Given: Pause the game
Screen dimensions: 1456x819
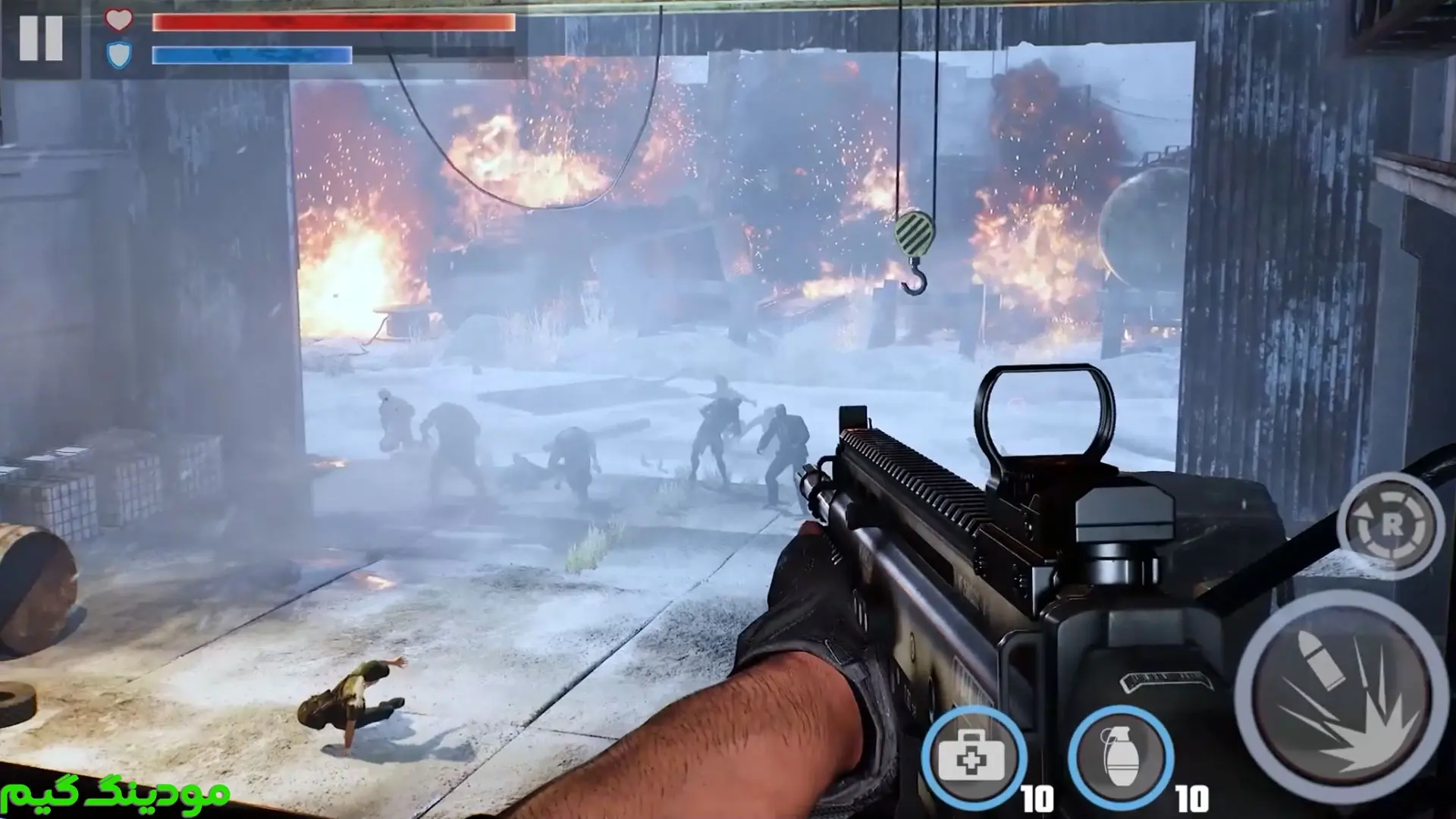Looking at the screenshot, I should (41, 38).
